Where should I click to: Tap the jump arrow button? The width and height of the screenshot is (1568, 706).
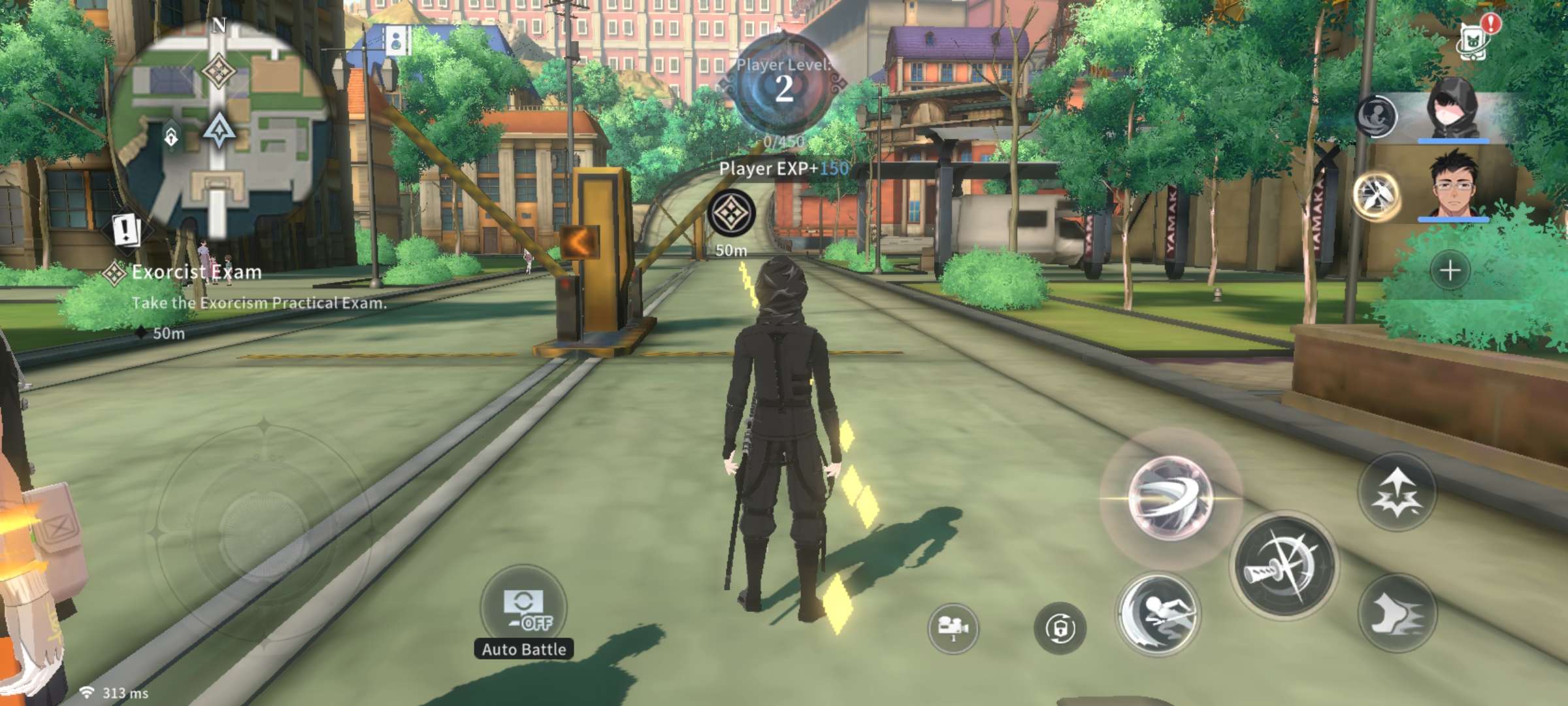[x=1397, y=491]
